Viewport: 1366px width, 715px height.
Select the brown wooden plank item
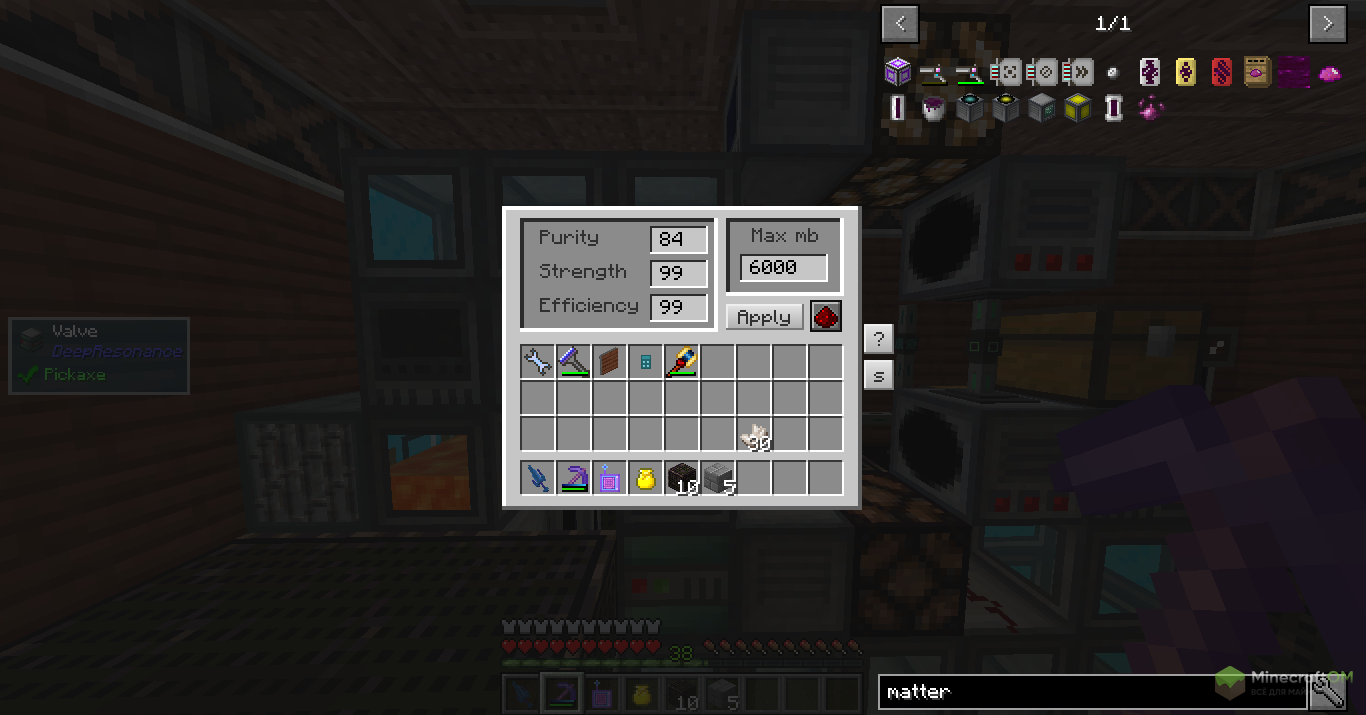click(609, 362)
